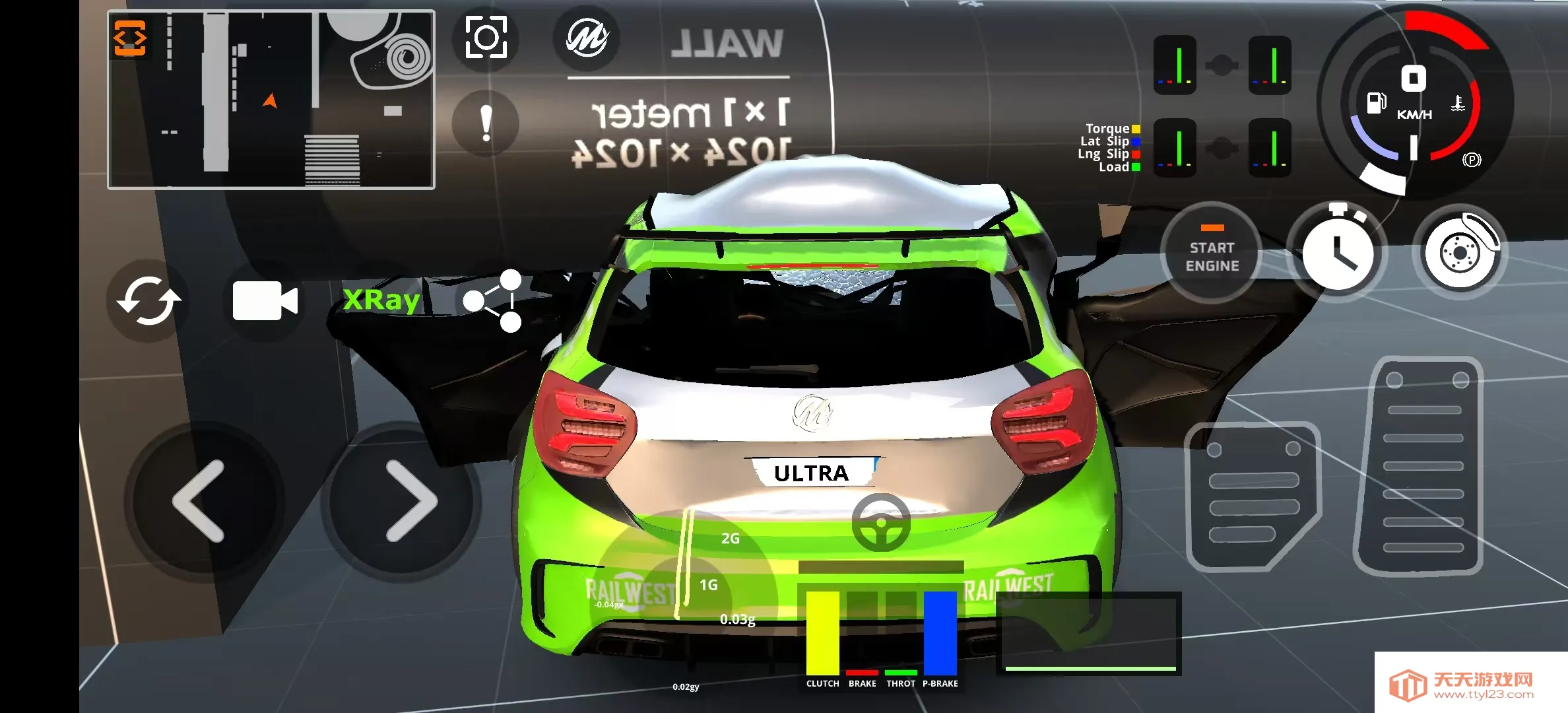1568x713 pixels.
Task: Open the minimap
Action: 271,100
